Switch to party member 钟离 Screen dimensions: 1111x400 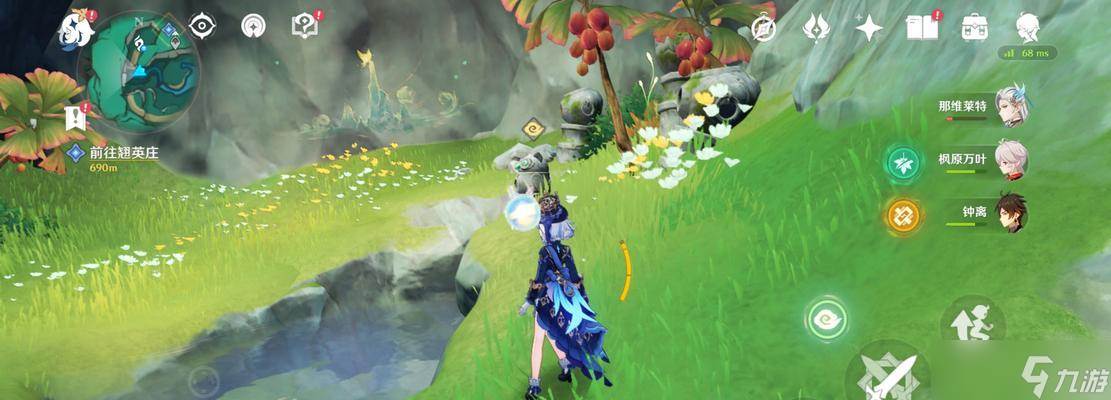[1010, 212]
